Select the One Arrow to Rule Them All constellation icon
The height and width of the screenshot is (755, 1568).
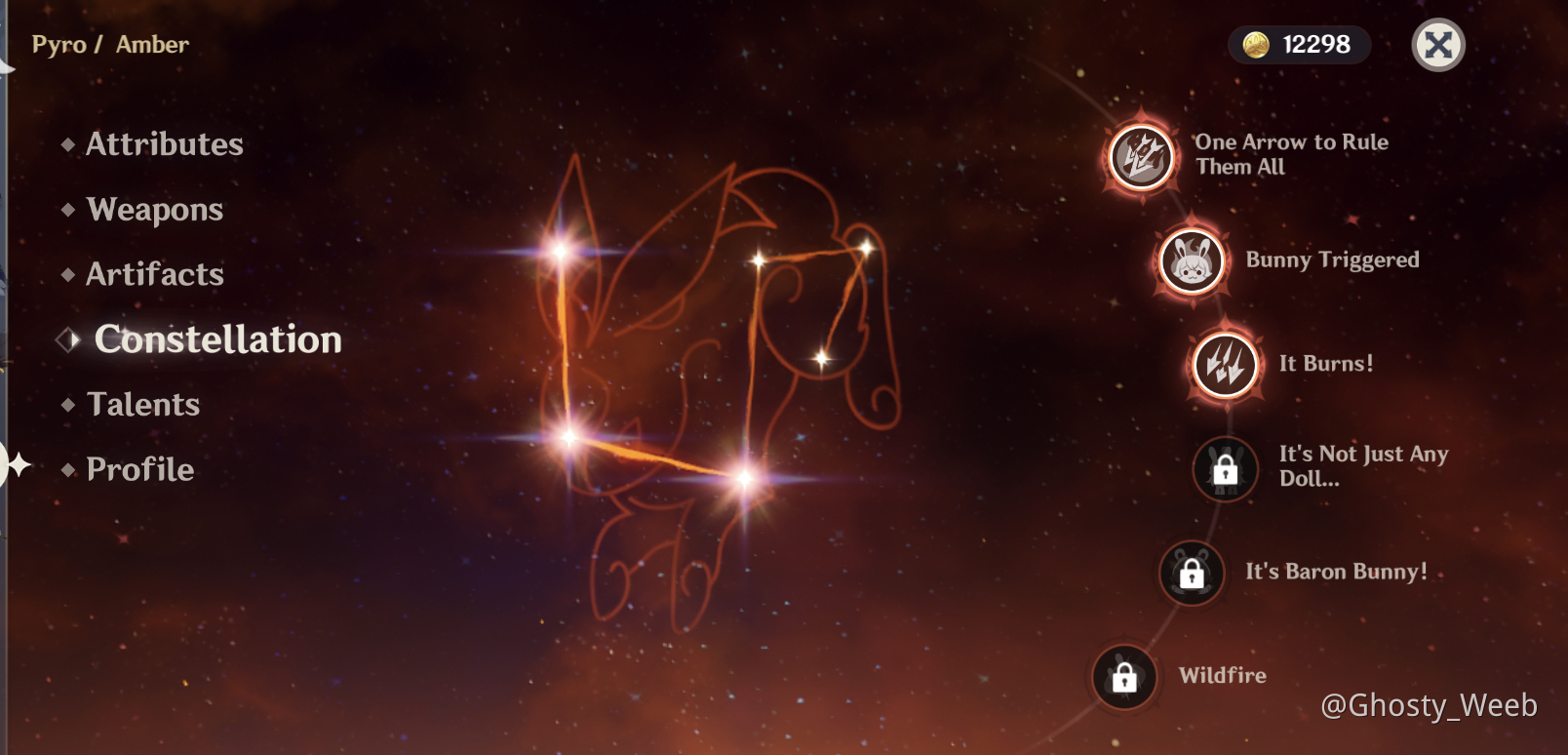click(x=1139, y=154)
